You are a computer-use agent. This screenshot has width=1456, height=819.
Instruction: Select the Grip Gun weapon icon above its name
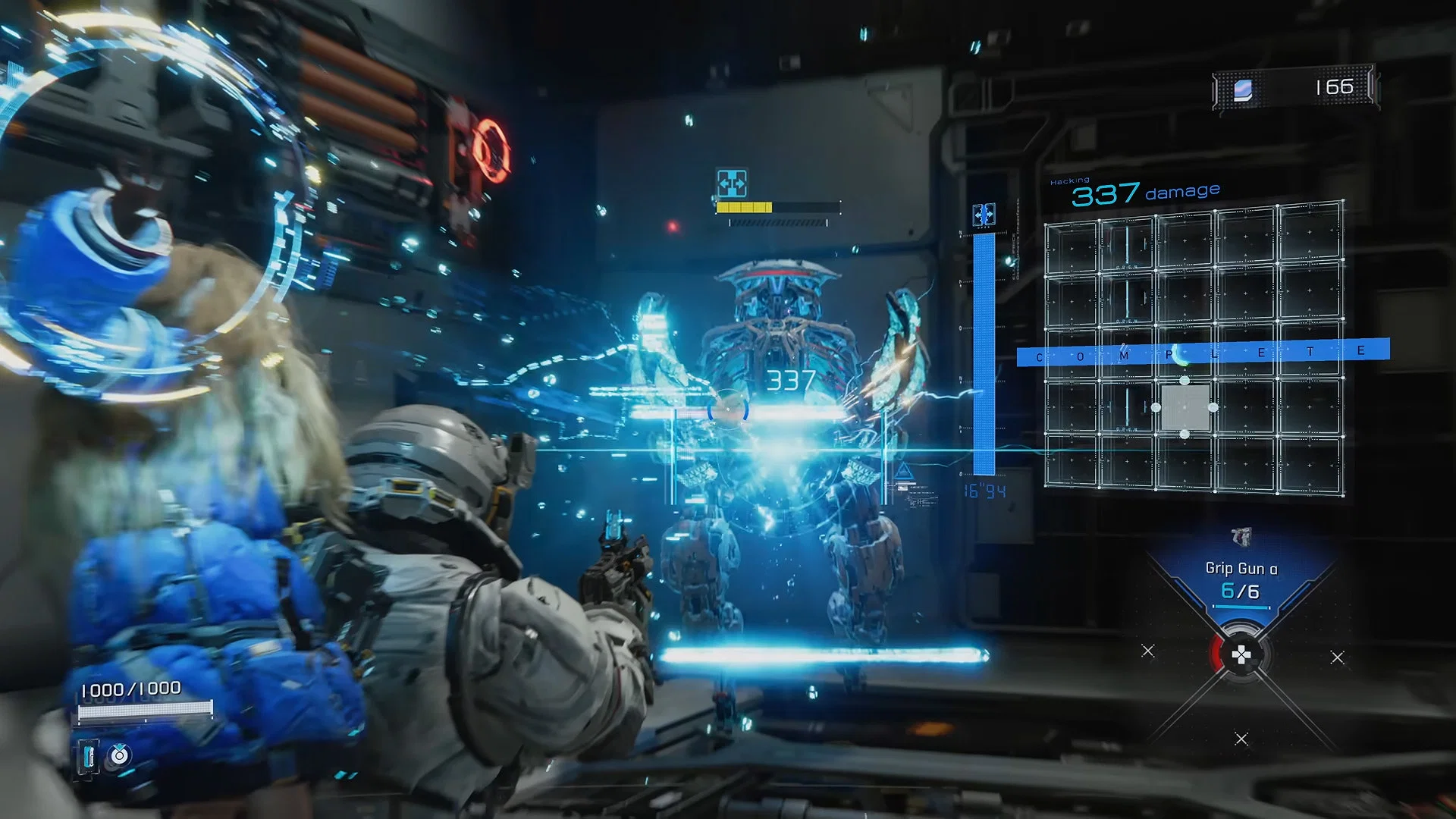(1242, 535)
